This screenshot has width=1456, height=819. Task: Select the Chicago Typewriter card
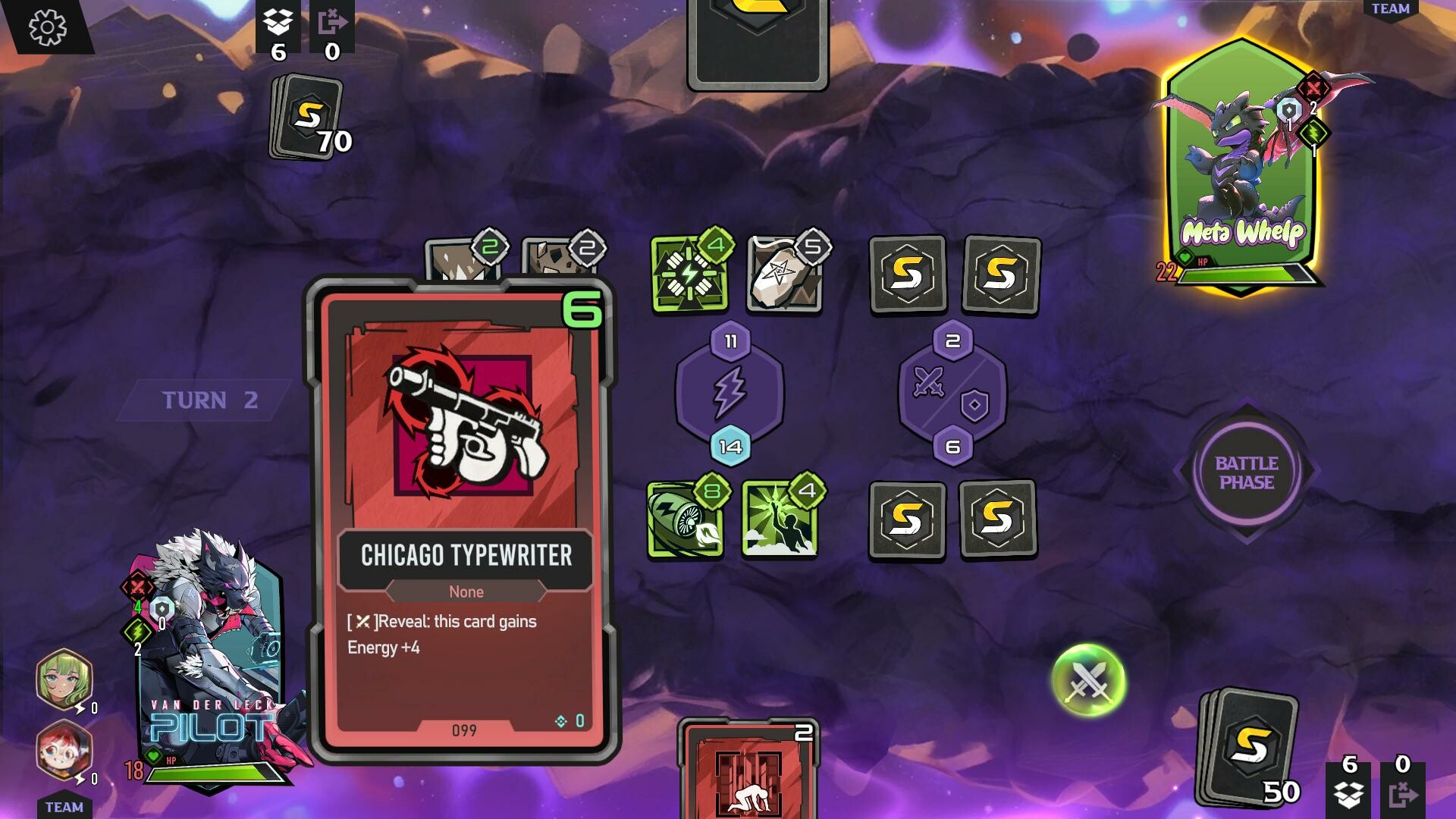coord(464,519)
